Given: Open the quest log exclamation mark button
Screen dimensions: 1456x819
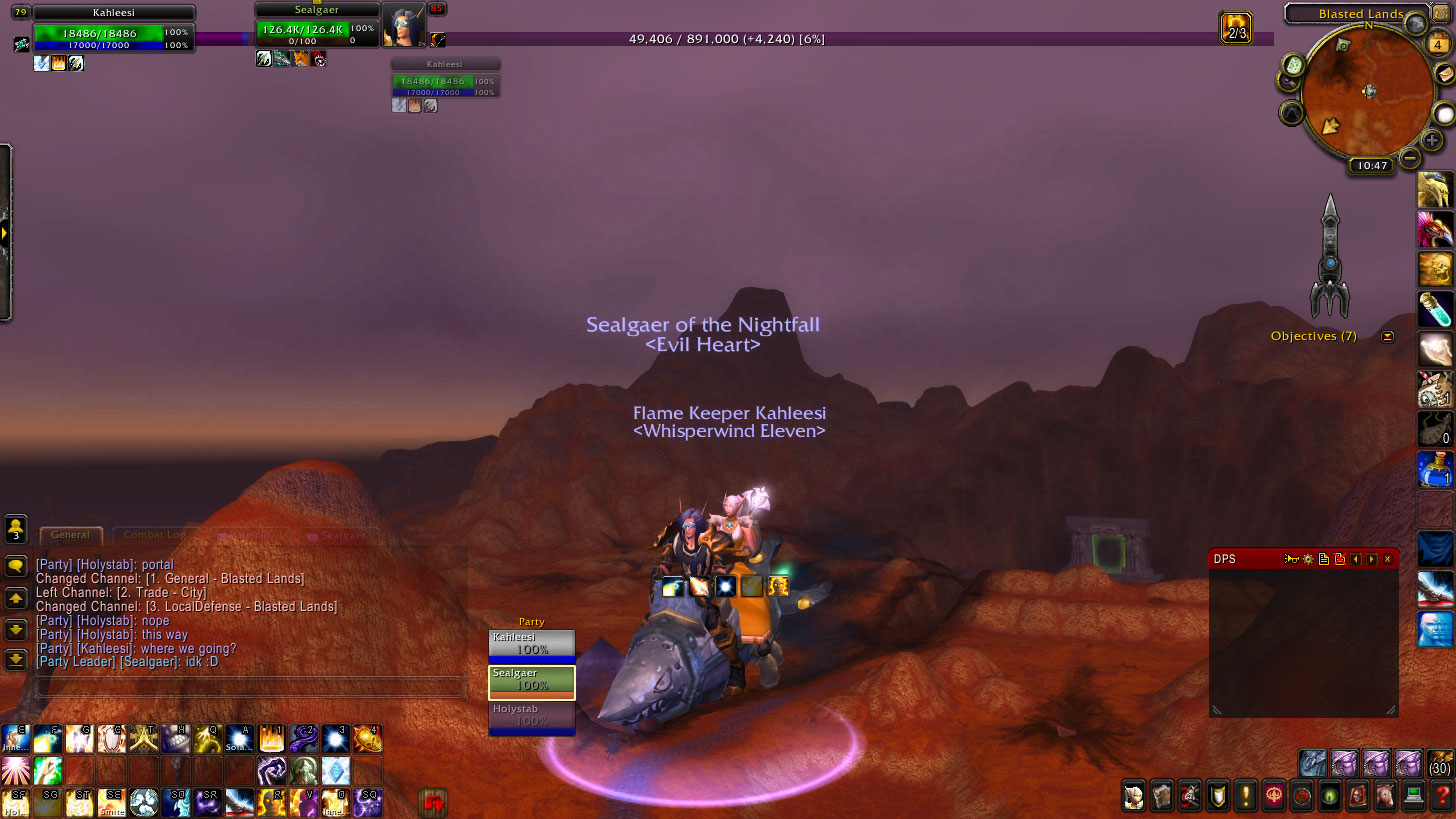Looking at the screenshot, I should (x=1246, y=797).
